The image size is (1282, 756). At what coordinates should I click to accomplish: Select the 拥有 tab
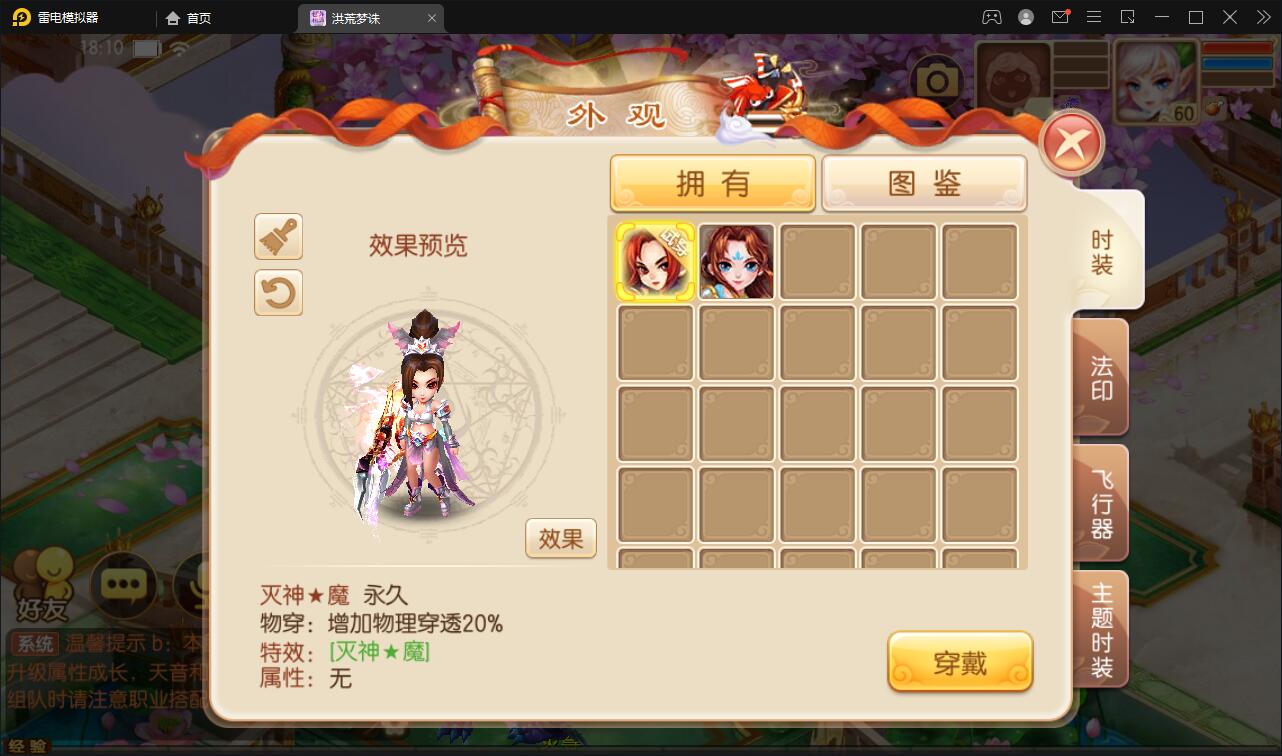point(712,182)
